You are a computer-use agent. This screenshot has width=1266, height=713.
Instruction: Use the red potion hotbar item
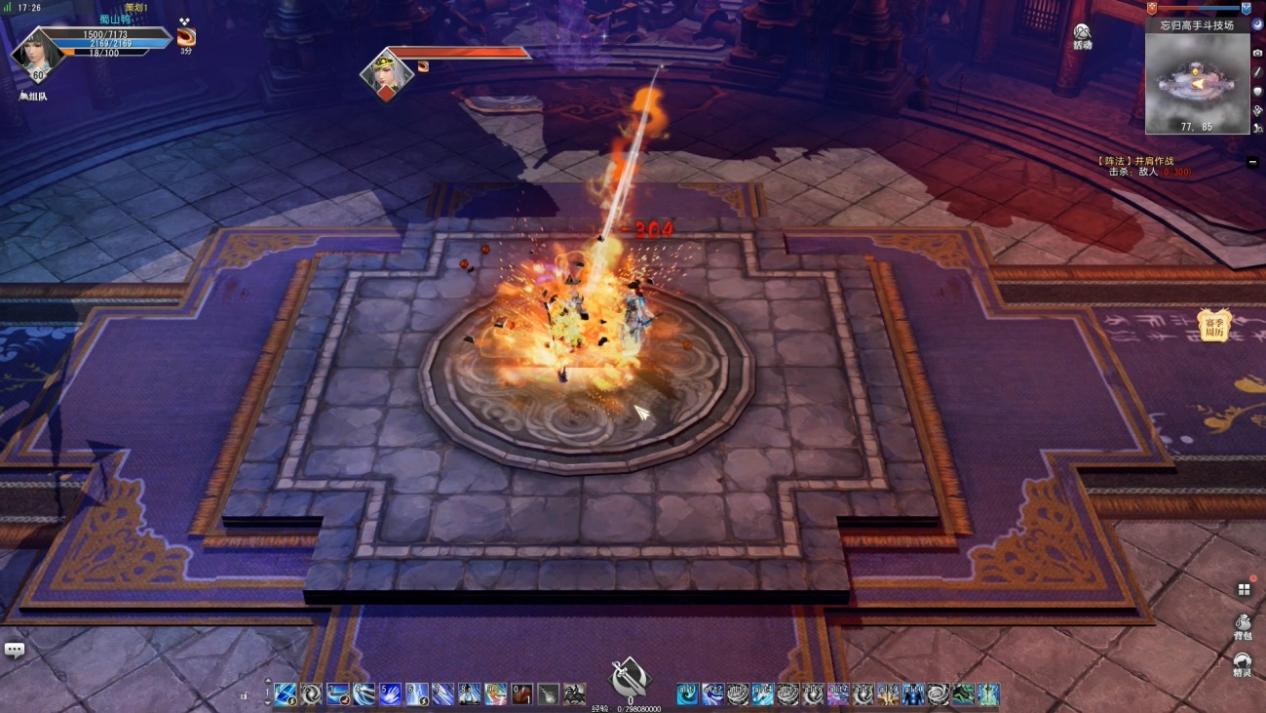pos(522,693)
